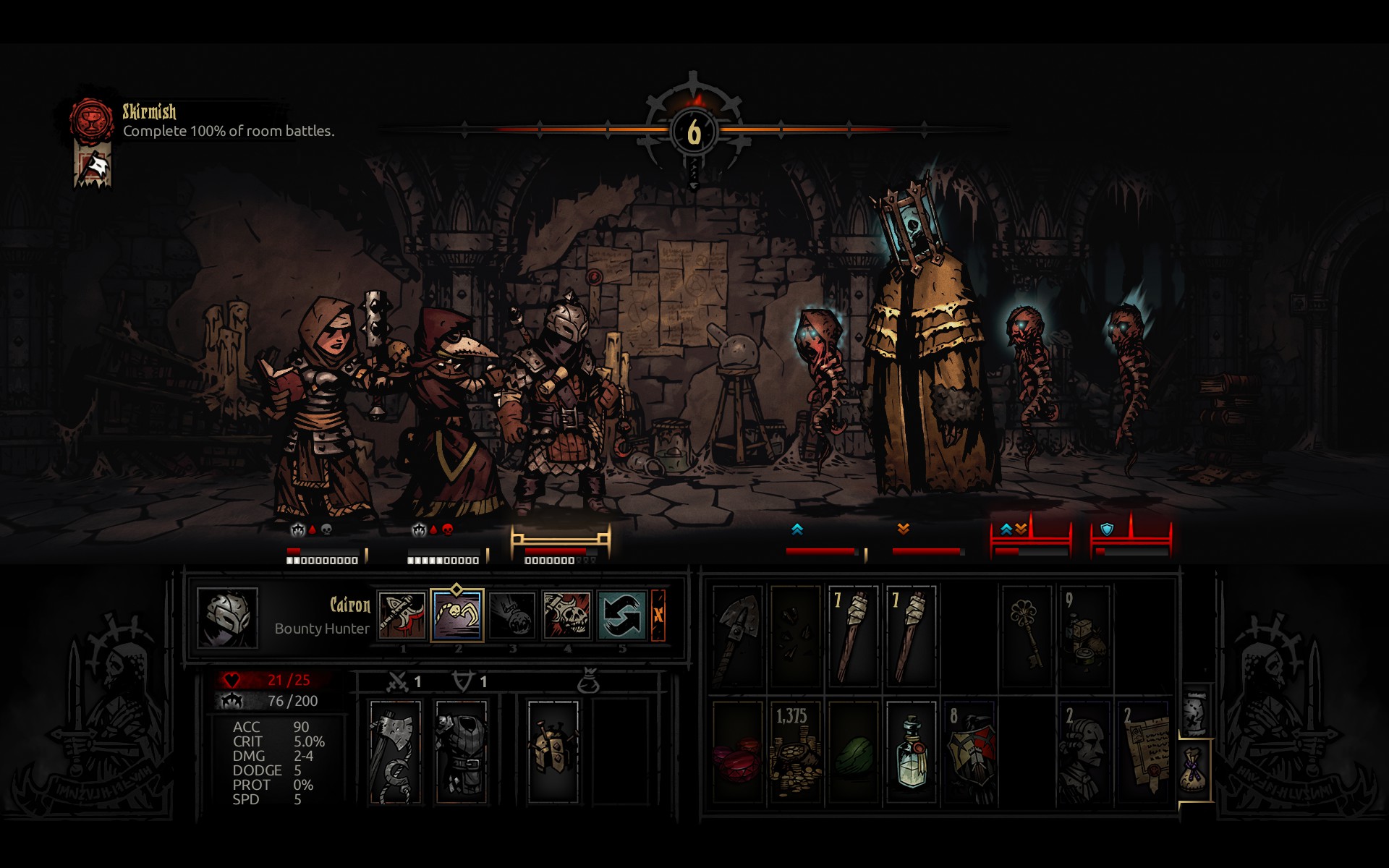Inspect the equipped armor slot
This screenshot has height=868, width=1389.
point(462,752)
